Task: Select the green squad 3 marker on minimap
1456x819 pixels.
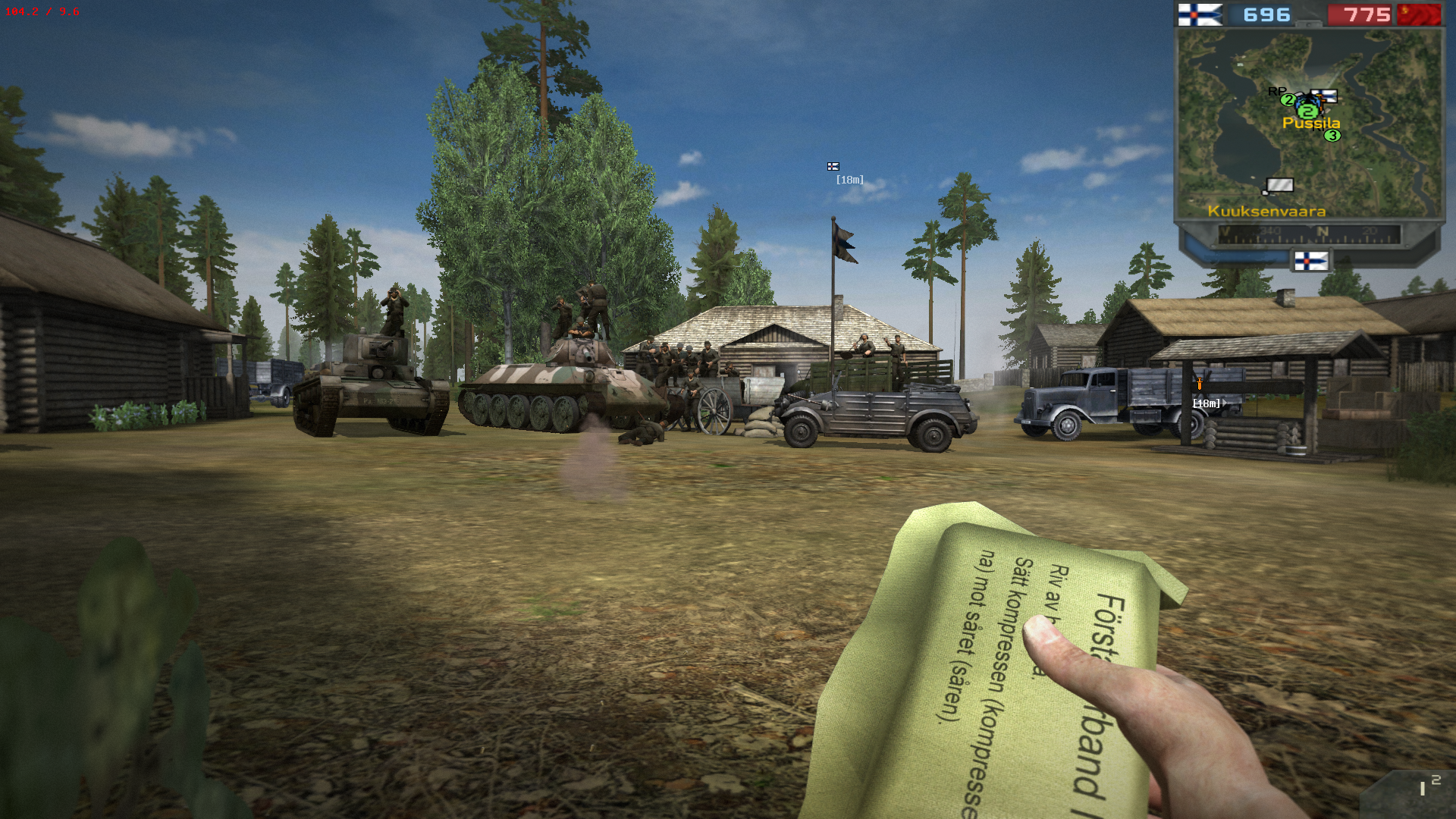Action: pyautogui.click(x=1332, y=136)
